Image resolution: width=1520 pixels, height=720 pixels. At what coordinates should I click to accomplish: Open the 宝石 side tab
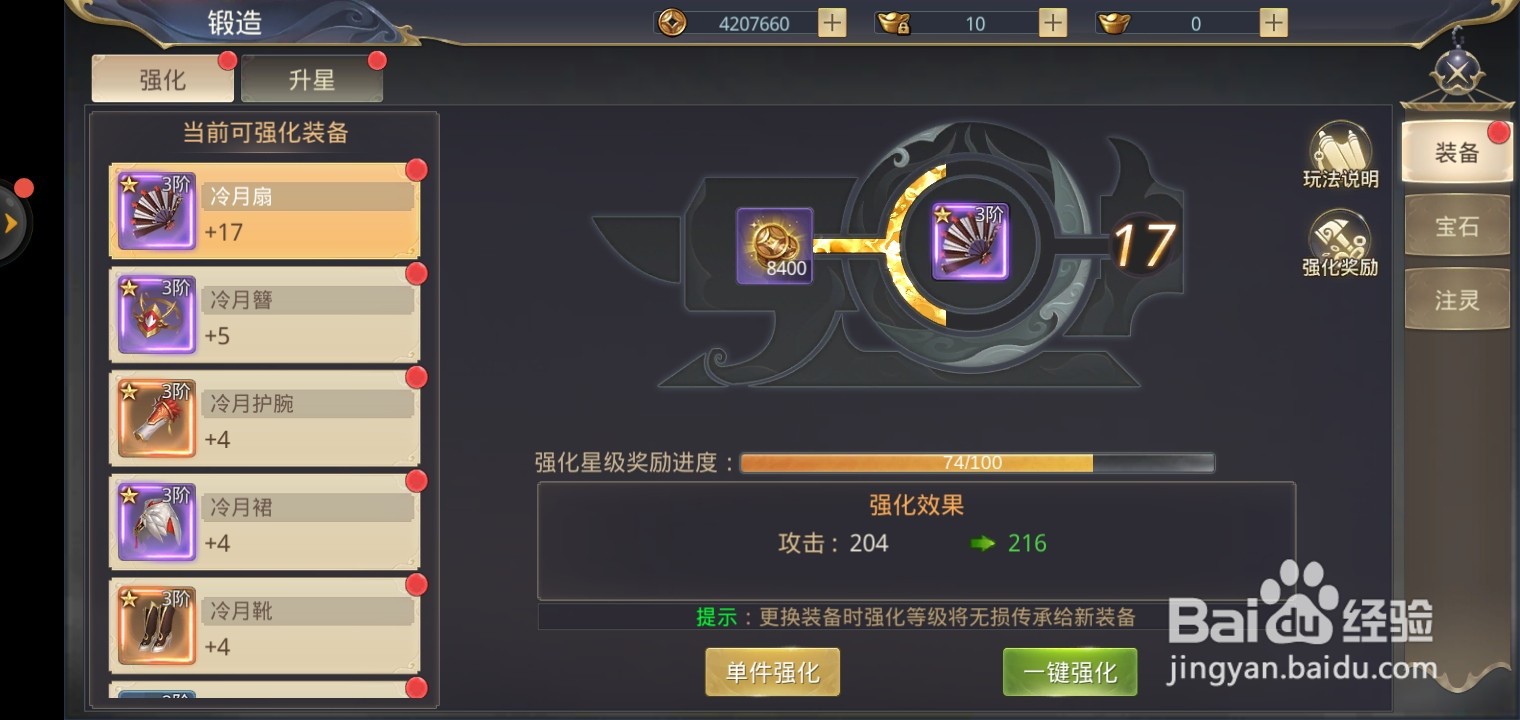(1456, 225)
